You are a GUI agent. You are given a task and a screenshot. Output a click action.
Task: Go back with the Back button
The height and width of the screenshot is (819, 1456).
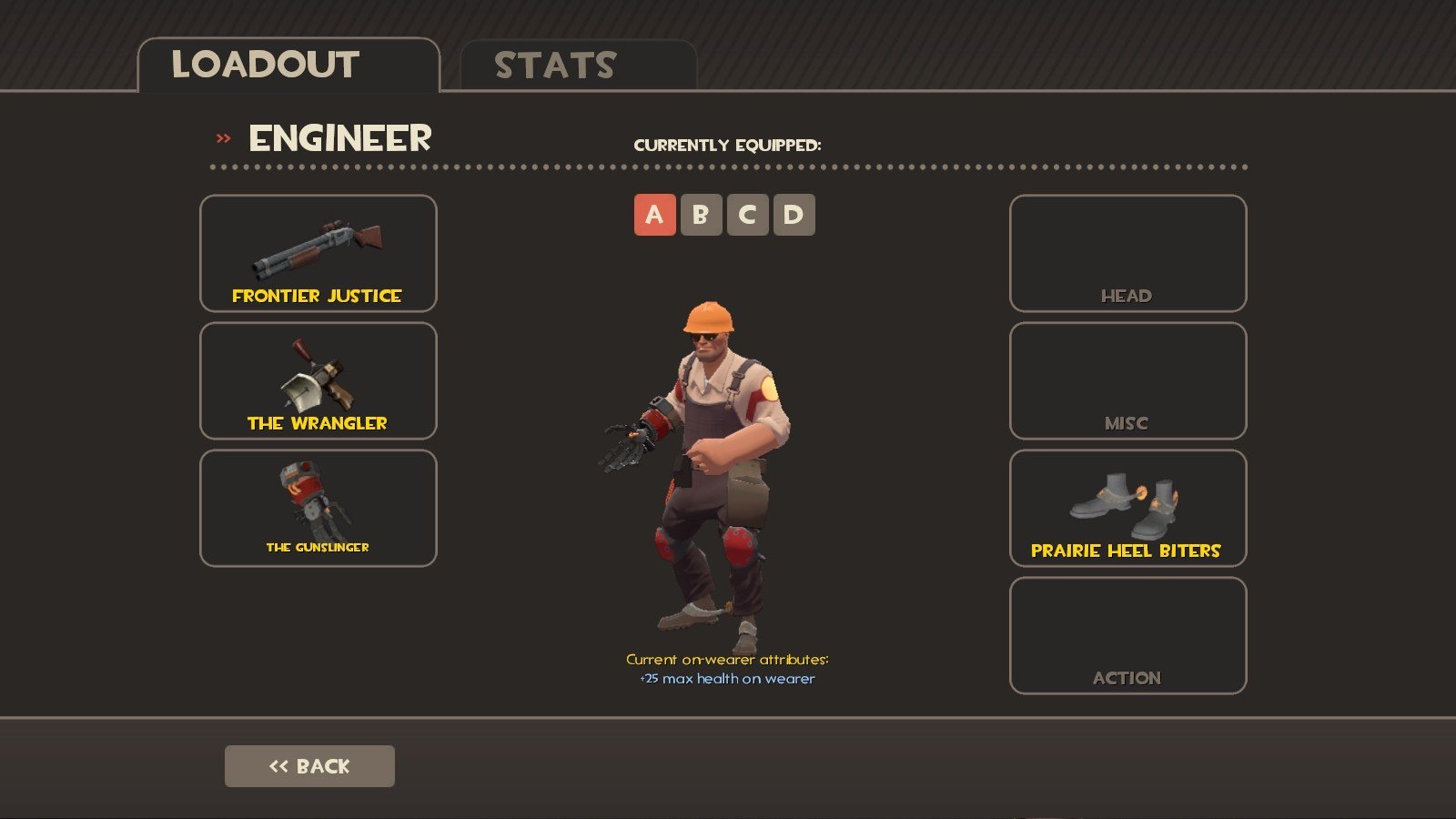coord(309,766)
